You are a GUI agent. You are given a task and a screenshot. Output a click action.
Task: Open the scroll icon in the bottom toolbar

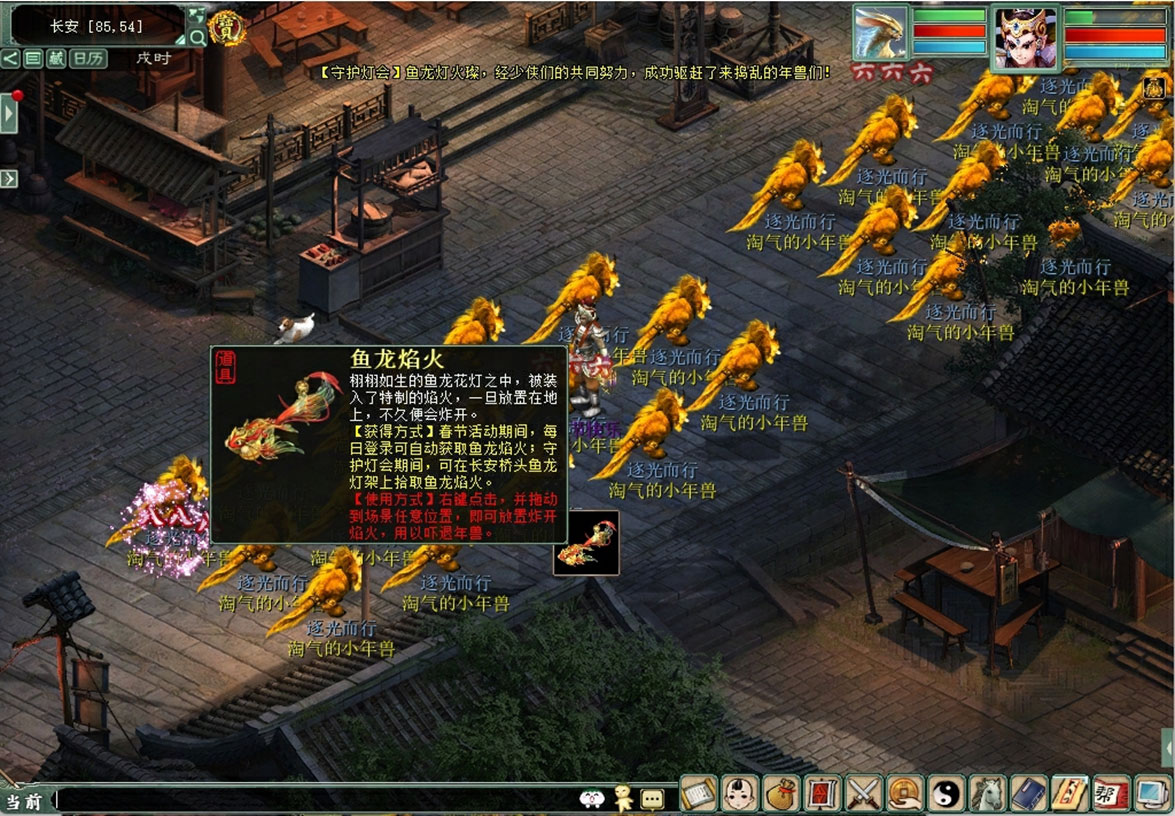click(699, 793)
